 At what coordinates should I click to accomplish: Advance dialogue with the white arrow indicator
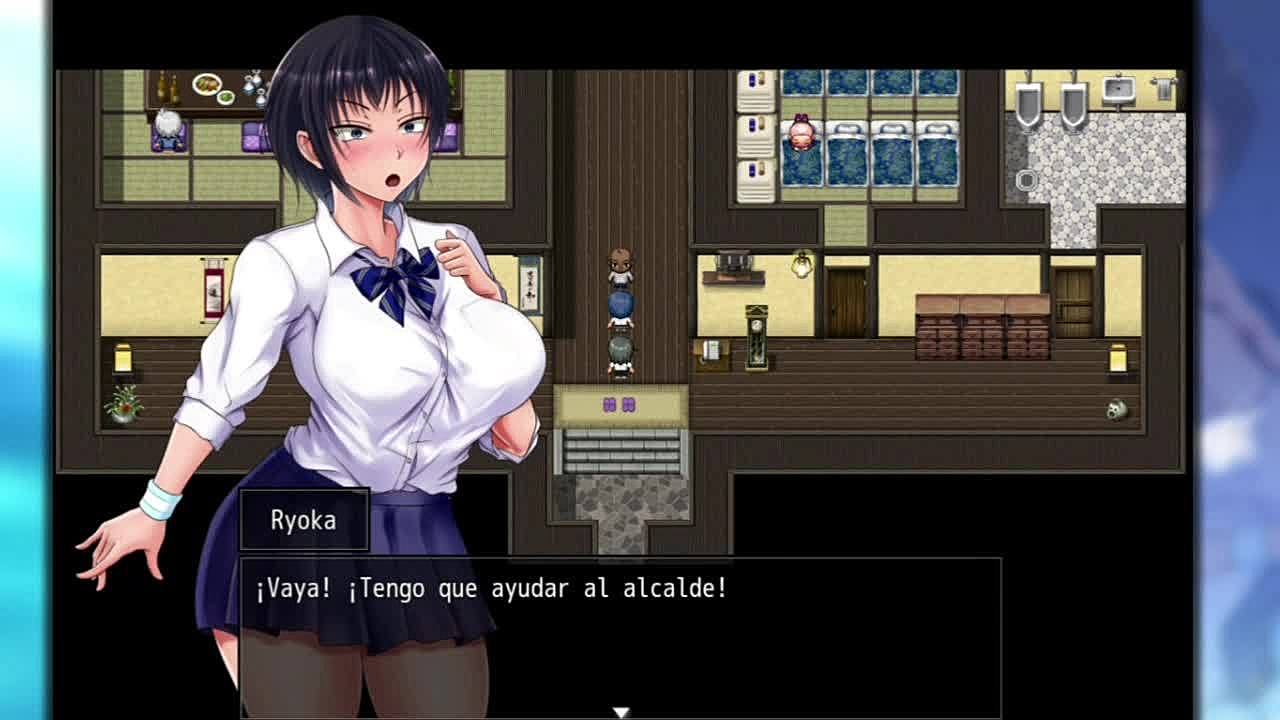coord(621,712)
